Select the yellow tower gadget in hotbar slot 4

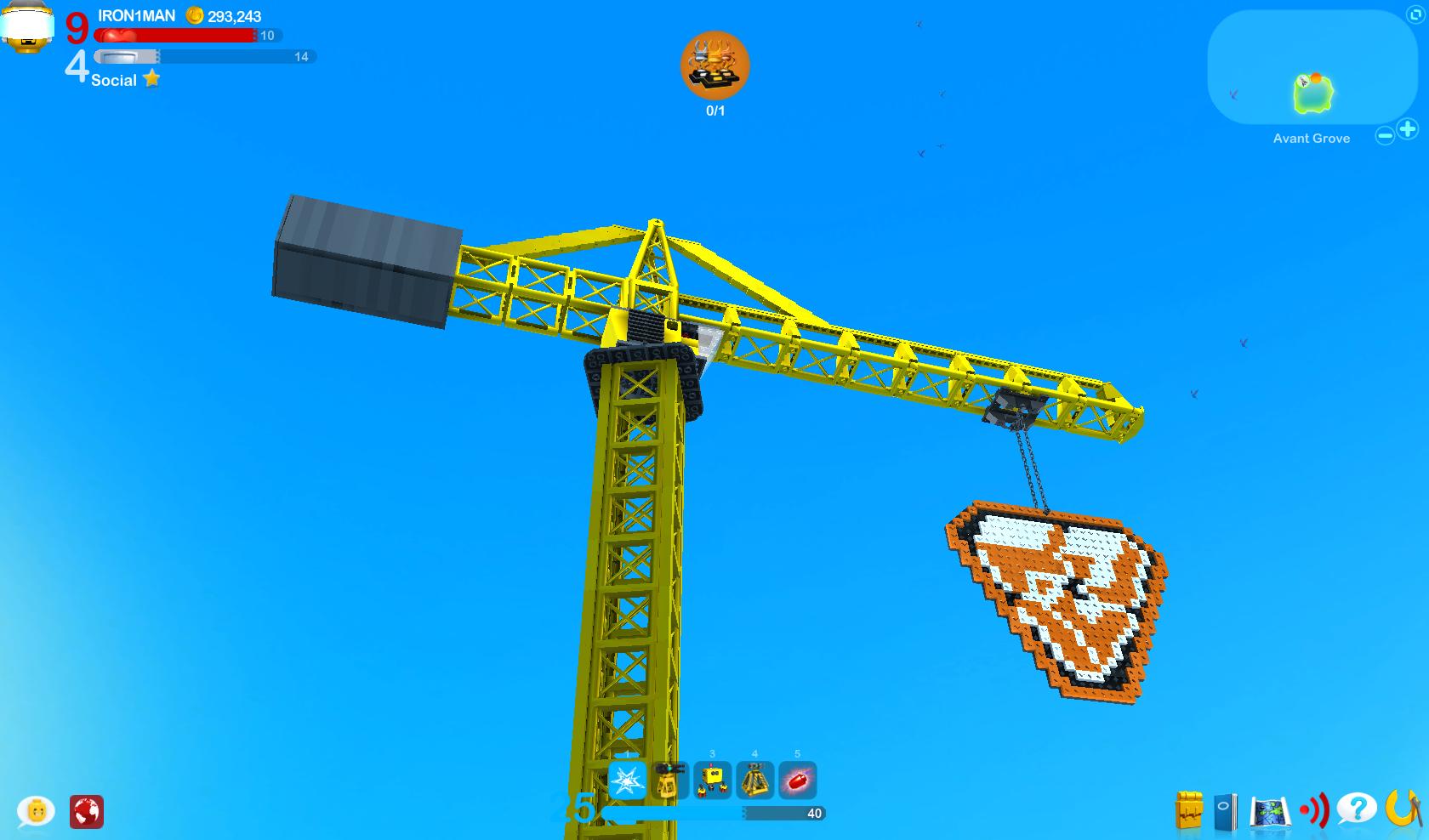(755, 781)
